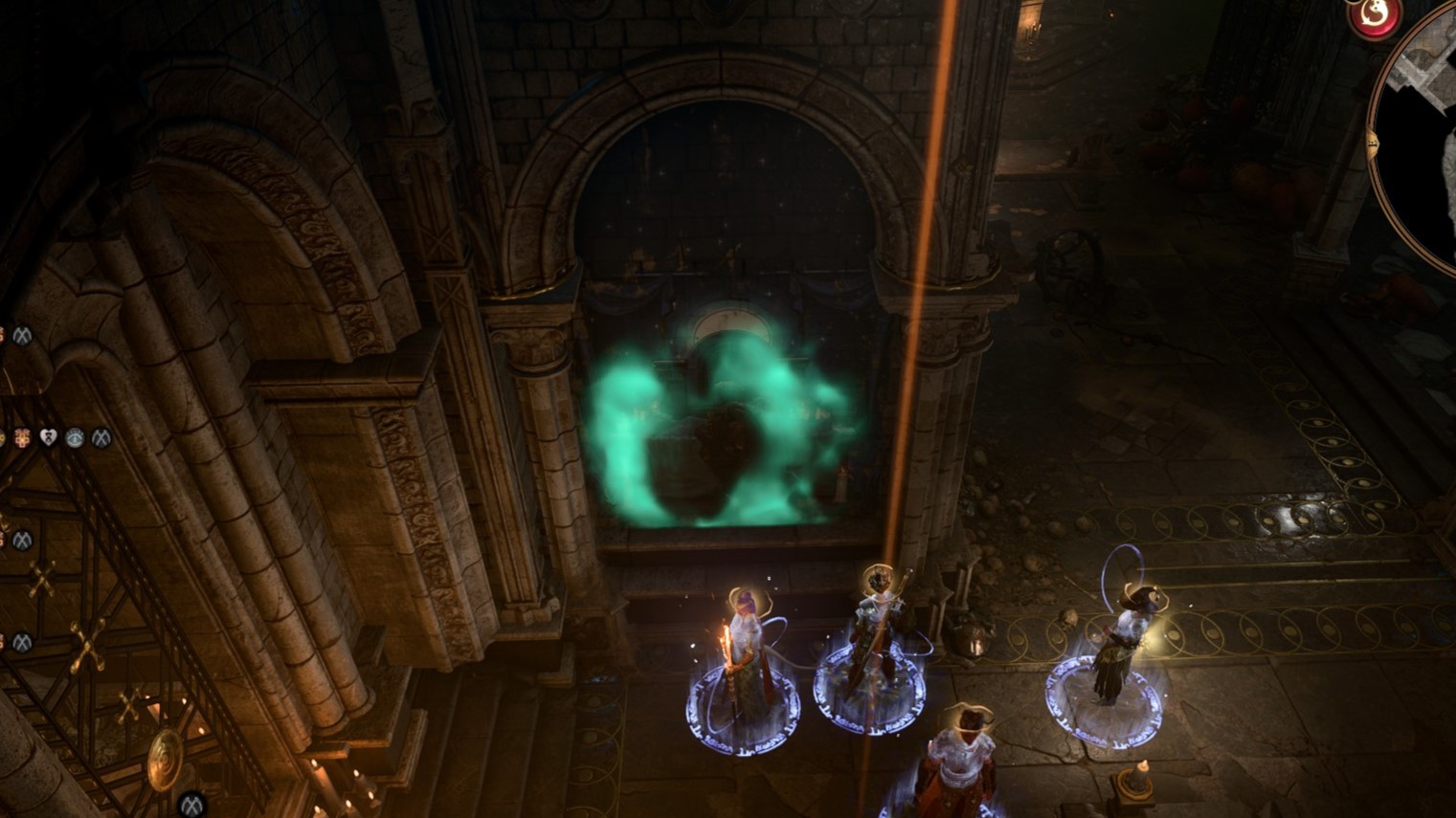Click the red rune marker icon on the left
Screen dimensions: 1456x818
20,439
